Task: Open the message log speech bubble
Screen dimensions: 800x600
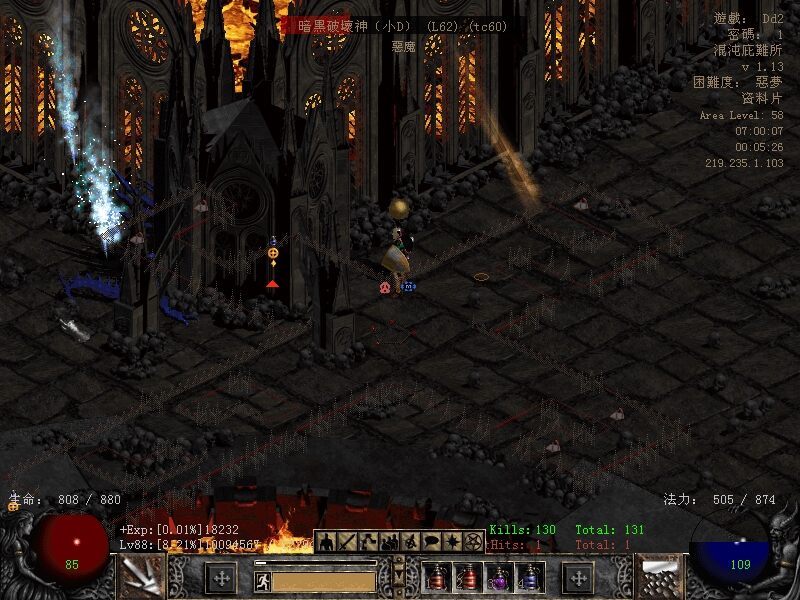Action: pos(431,541)
